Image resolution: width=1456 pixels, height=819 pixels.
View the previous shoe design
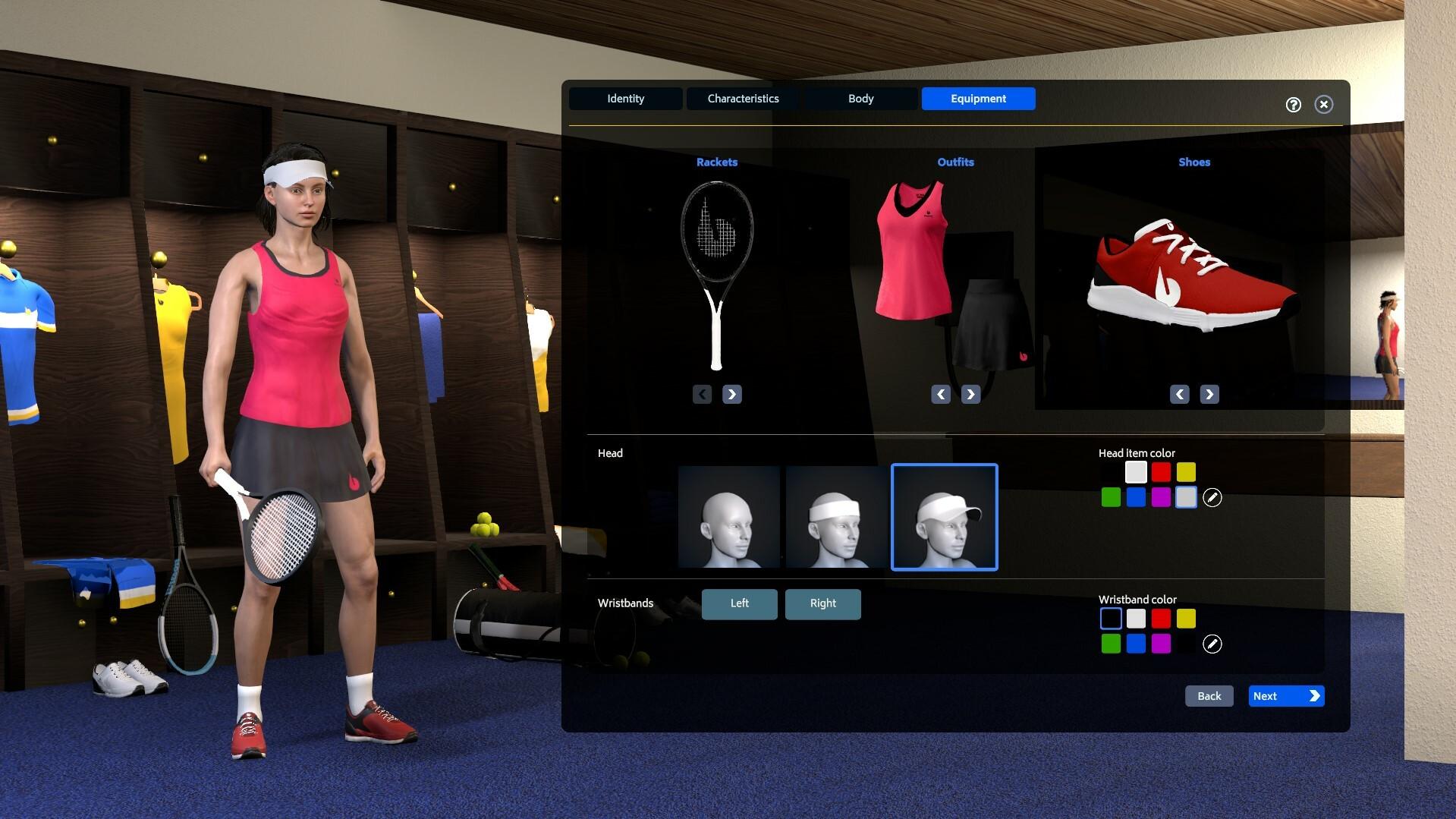(1179, 394)
